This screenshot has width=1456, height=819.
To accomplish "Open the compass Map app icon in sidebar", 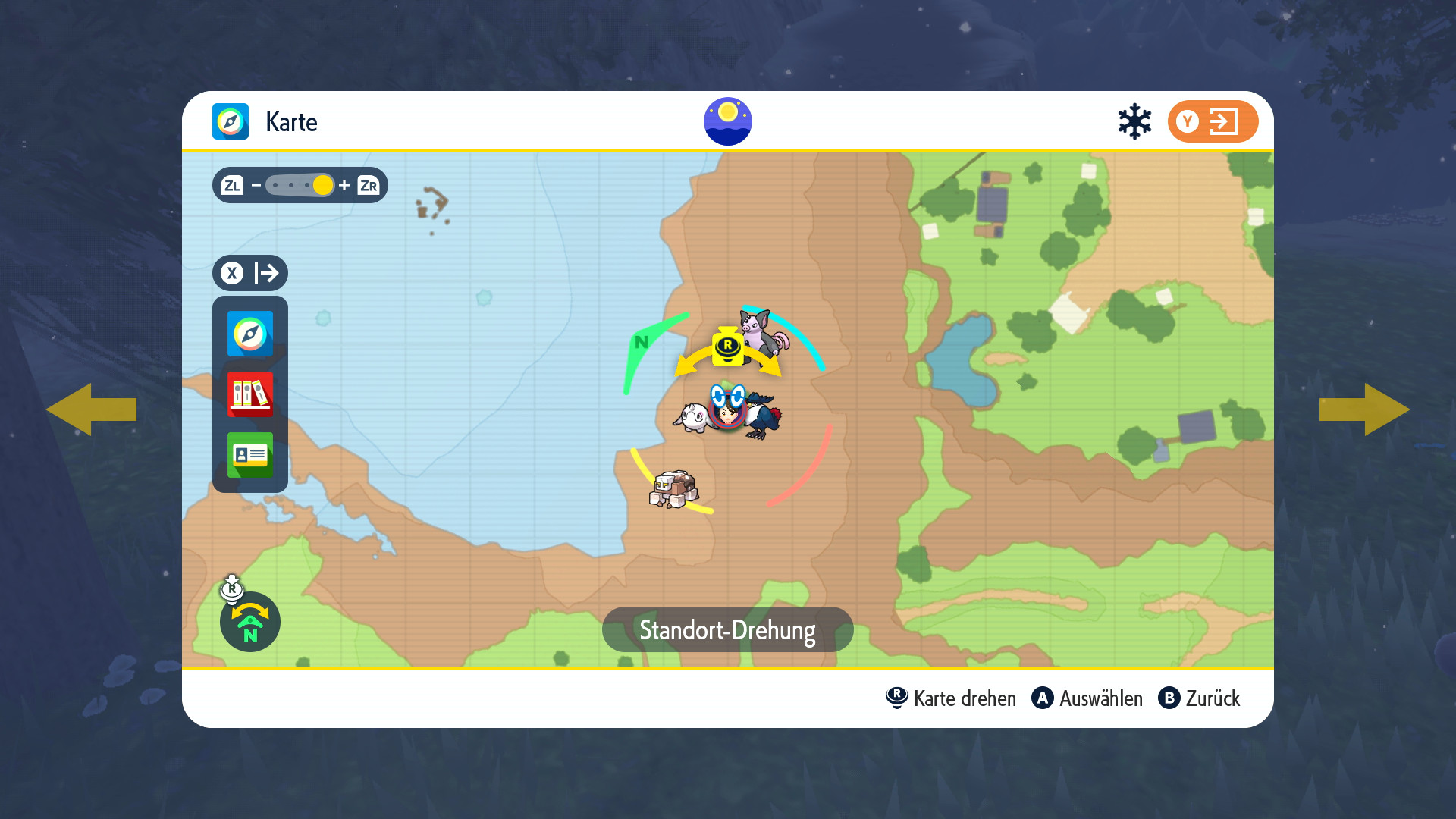I will coord(250,334).
